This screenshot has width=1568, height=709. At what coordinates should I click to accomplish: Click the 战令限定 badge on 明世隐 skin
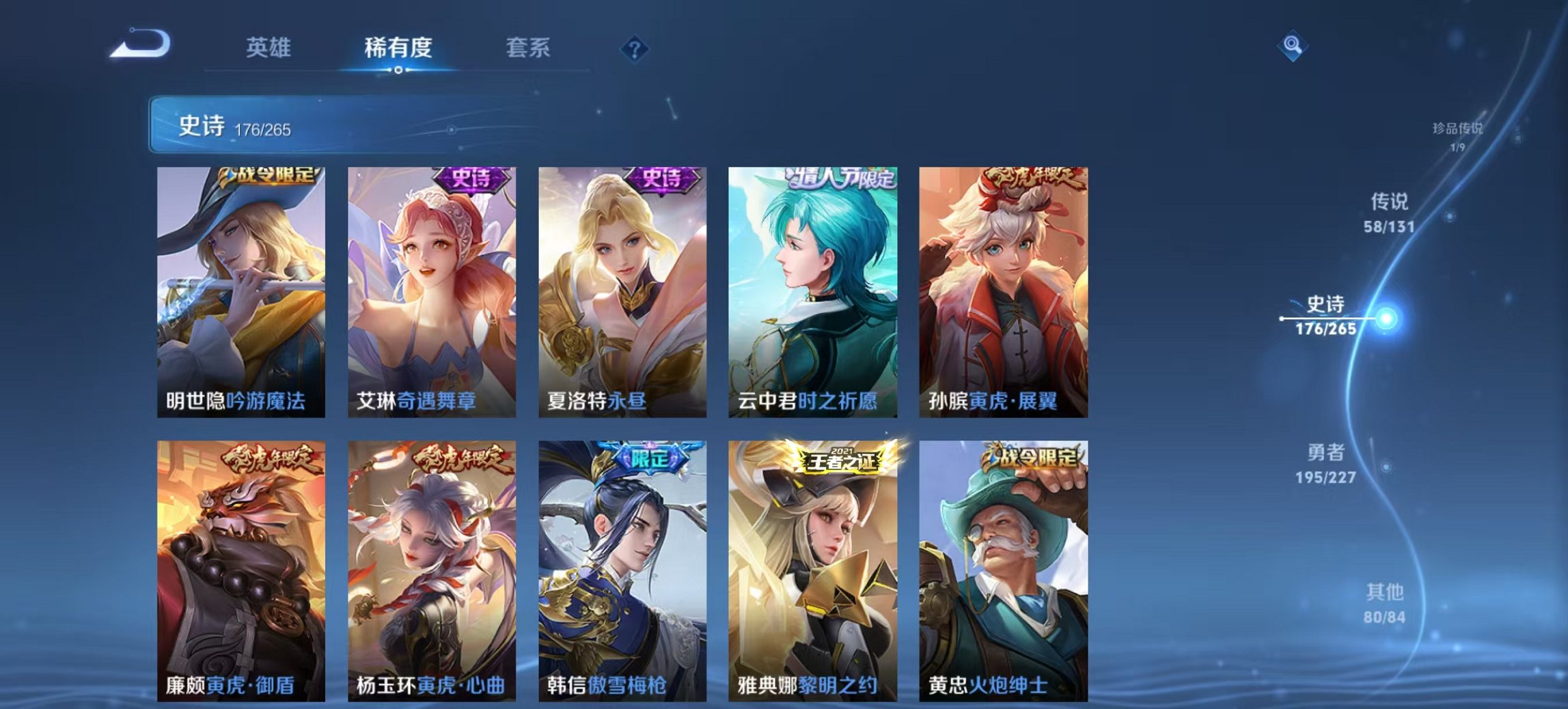point(265,176)
